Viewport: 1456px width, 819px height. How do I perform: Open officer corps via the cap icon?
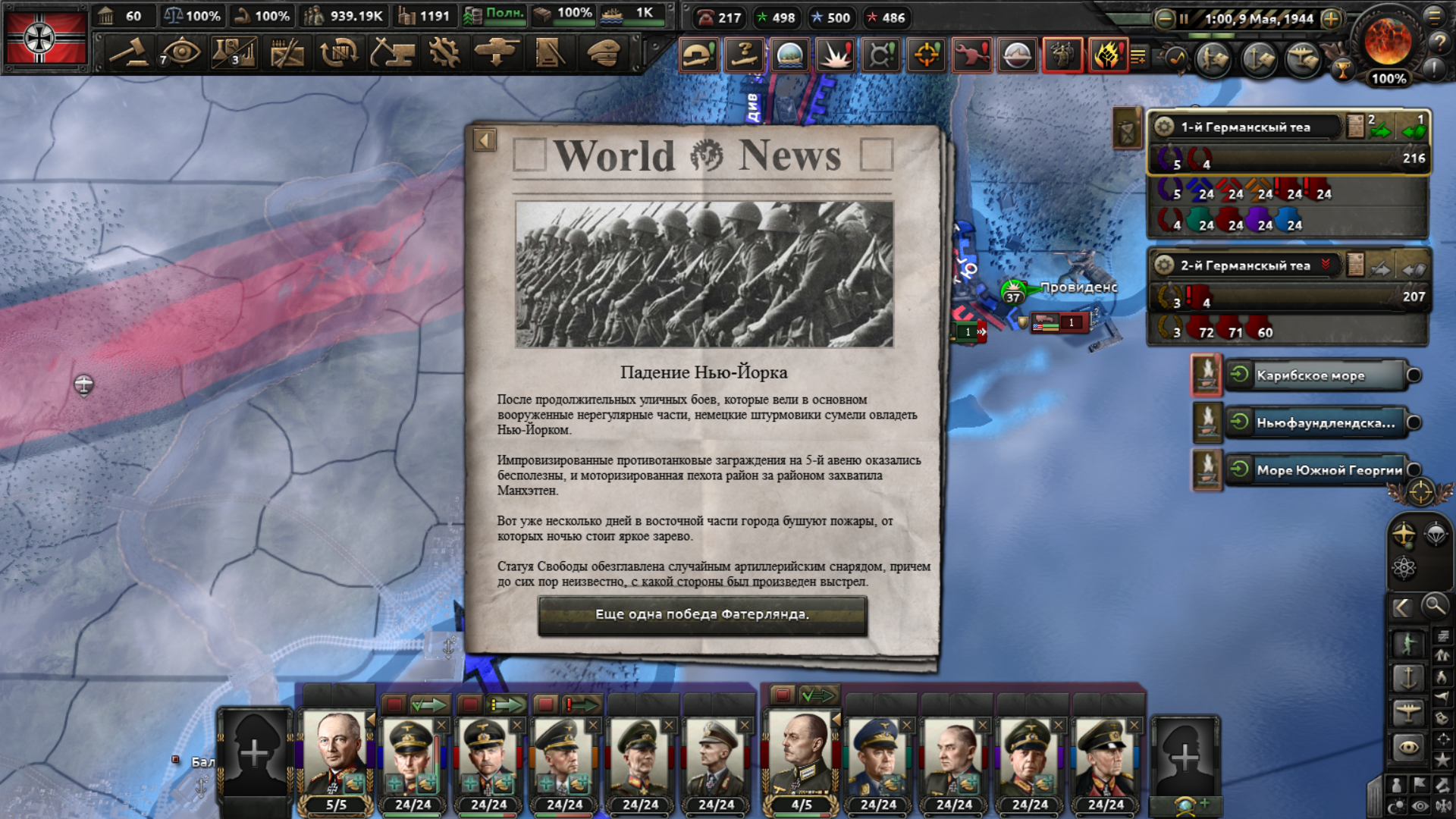[603, 53]
